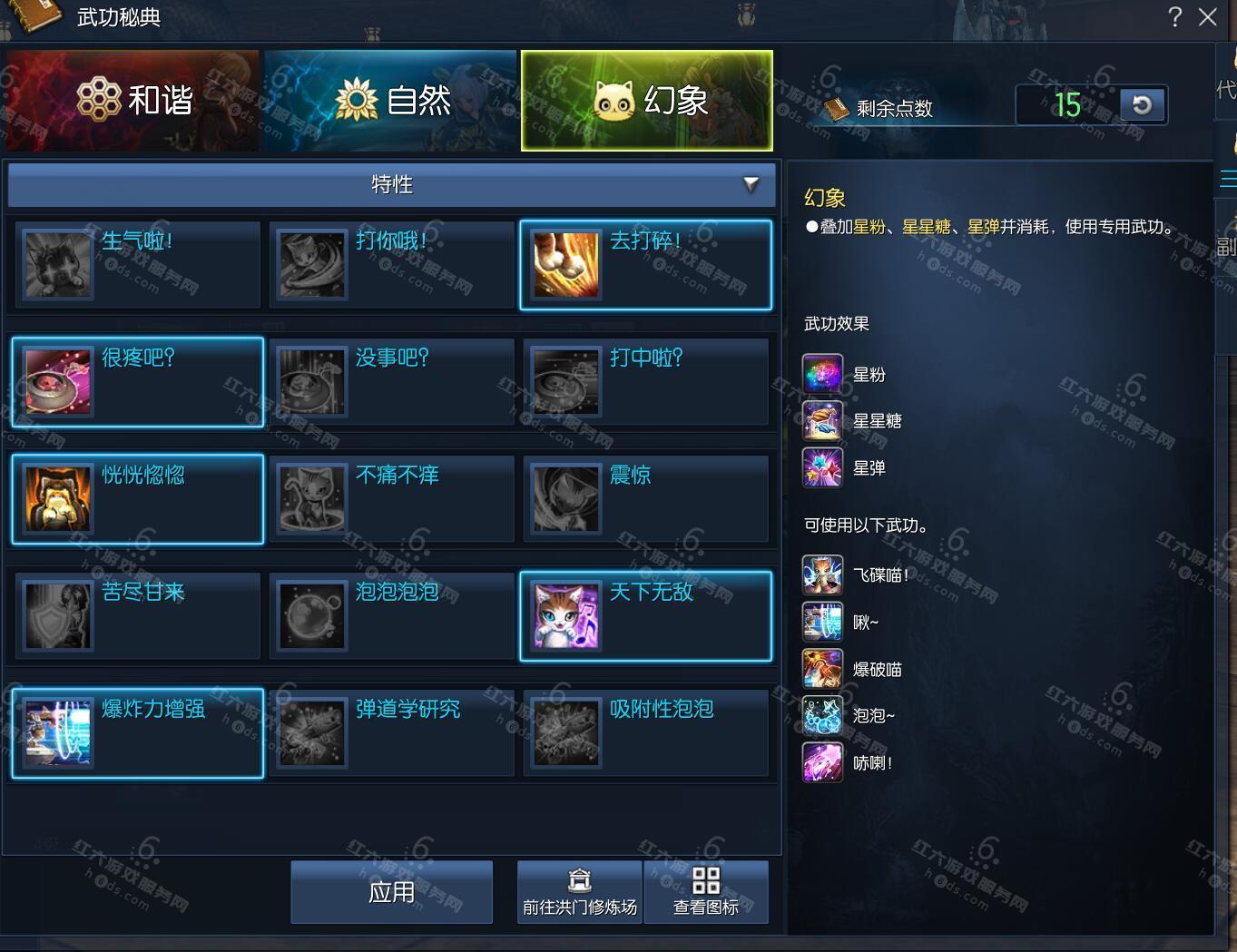Select the 没事吧? trait
This screenshot has width=1237, height=952.
pyautogui.click(x=391, y=382)
